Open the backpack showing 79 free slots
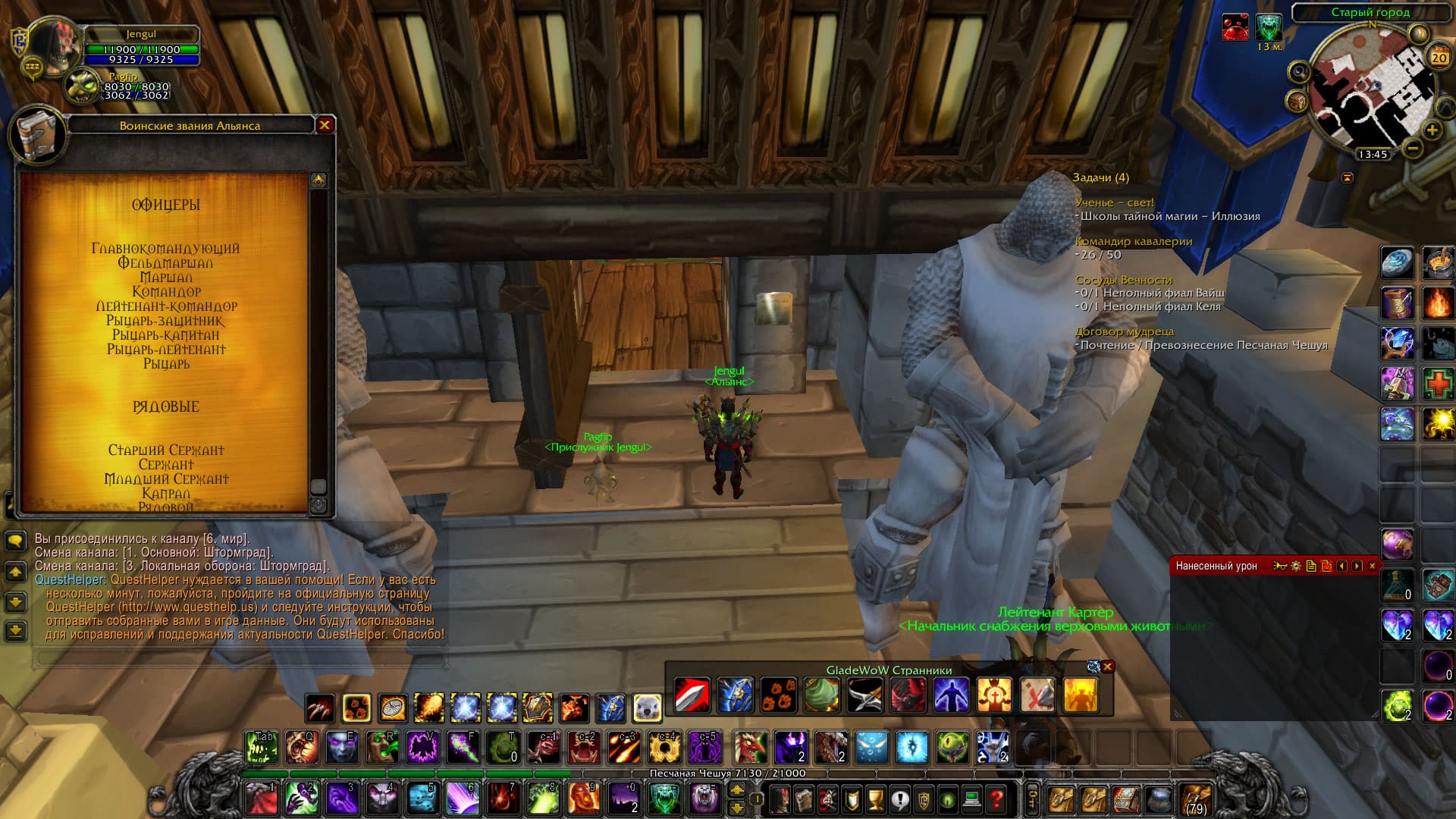 coord(1196,799)
